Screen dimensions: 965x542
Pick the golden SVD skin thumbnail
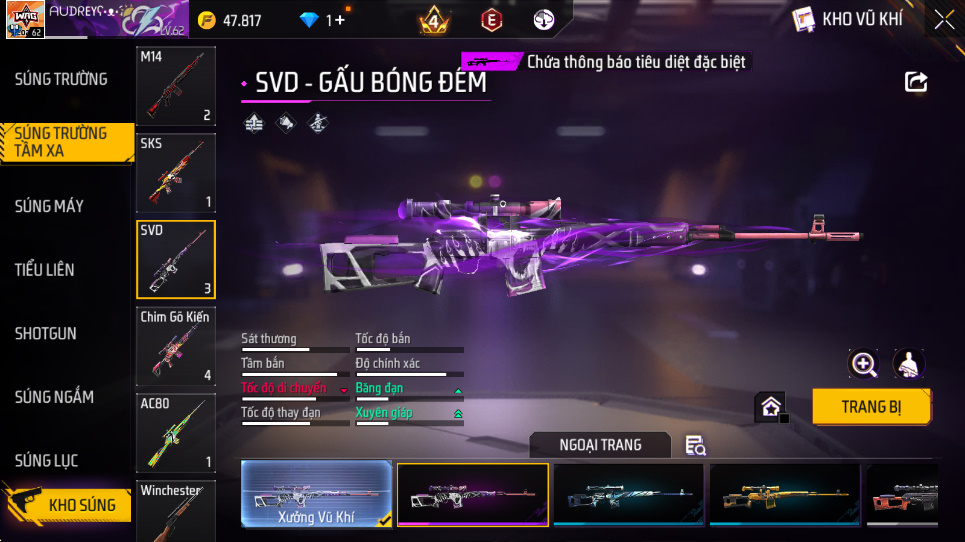pos(784,494)
